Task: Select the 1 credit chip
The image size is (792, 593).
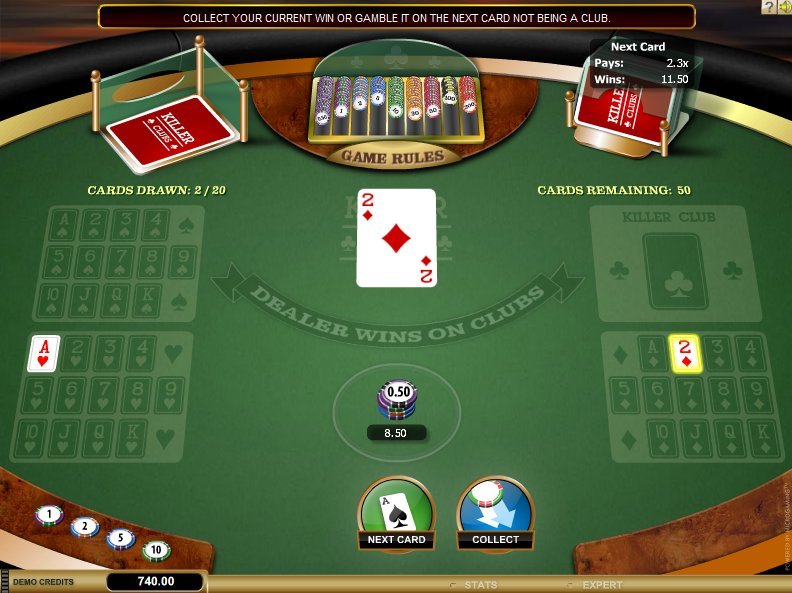Action: tap(49, 516)
